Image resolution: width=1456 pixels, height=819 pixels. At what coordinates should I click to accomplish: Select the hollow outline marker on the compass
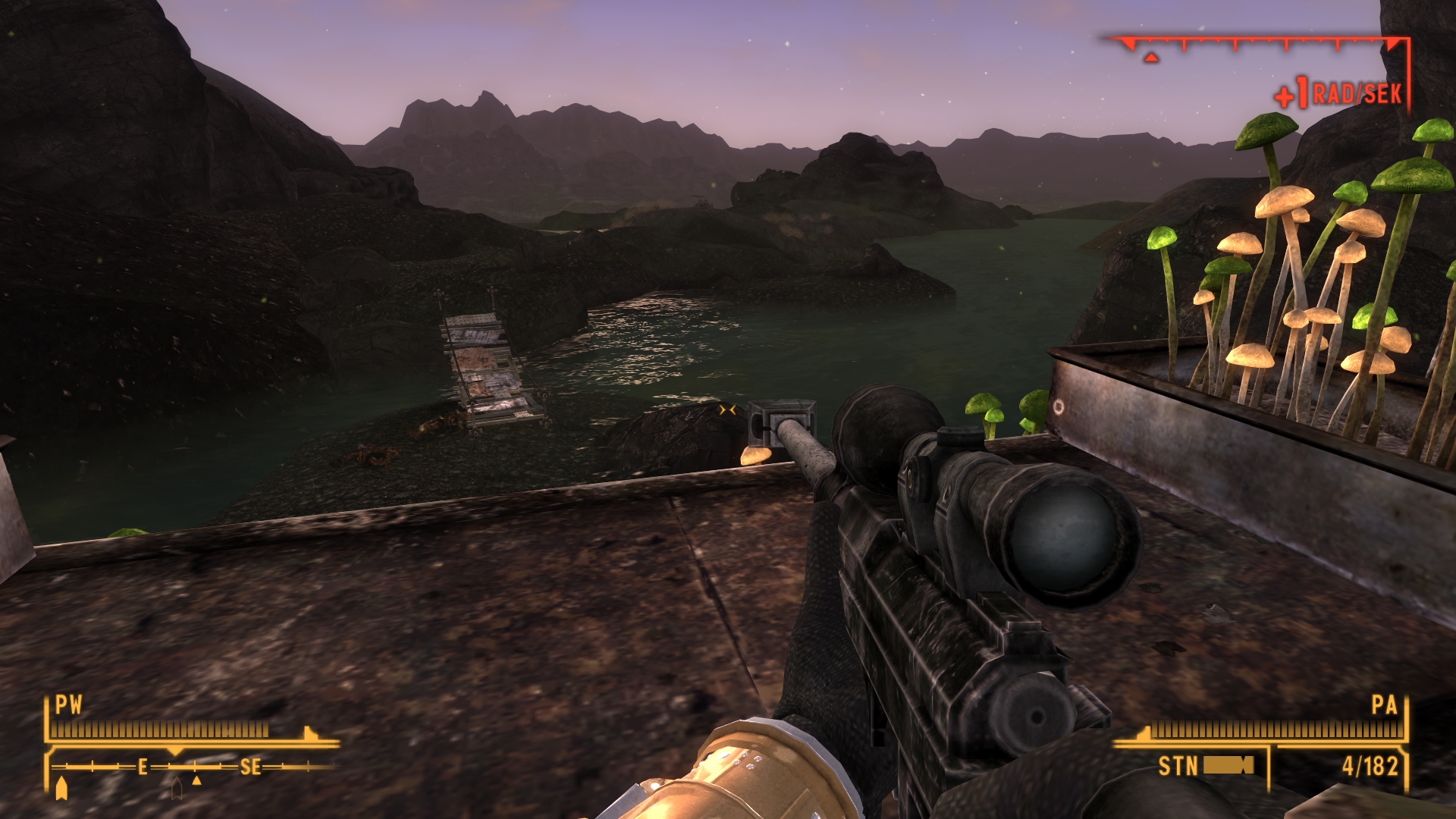click(x=177, y=789)
